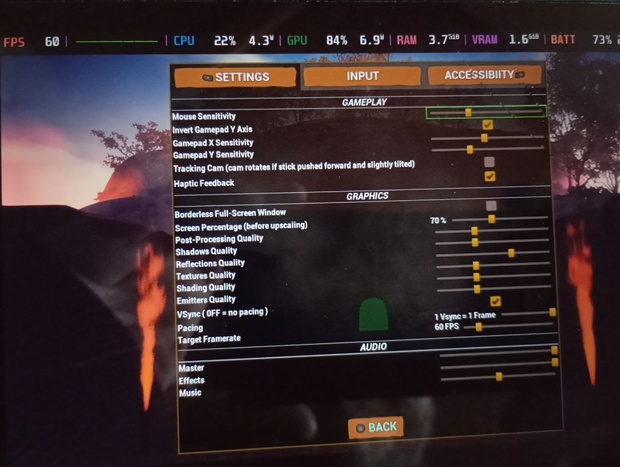Image resolution: width=620 pixels, height=467 pixels.
Task: Open the Input tab
Action: point(362,76)
